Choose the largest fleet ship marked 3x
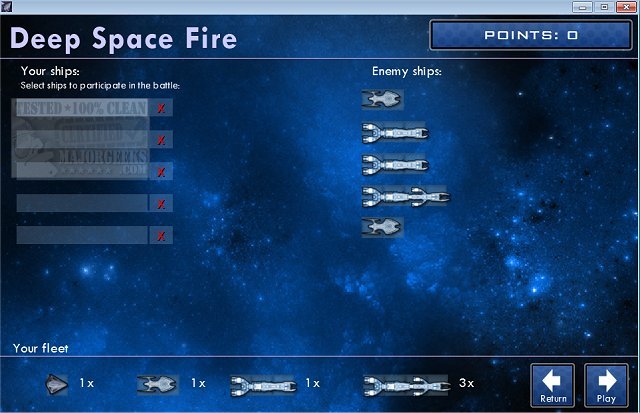The image size is (640, 413). (407, 383)
